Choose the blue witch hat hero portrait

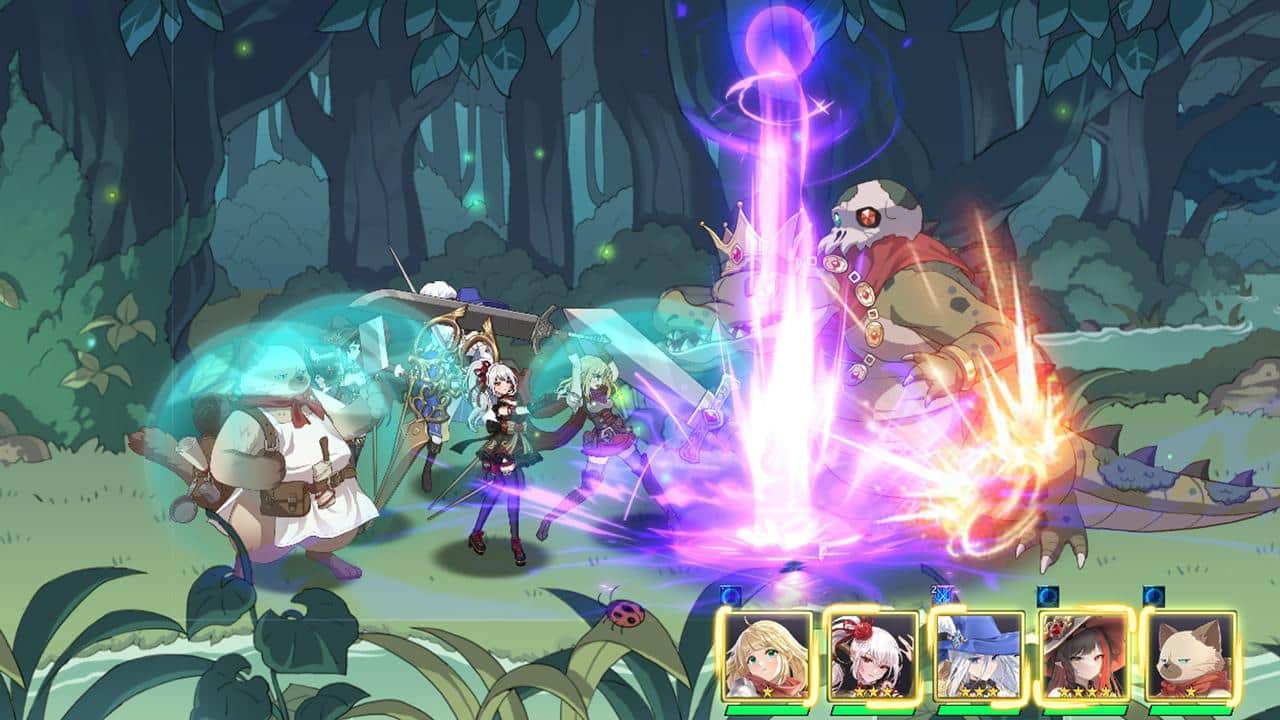pos(979,654)
